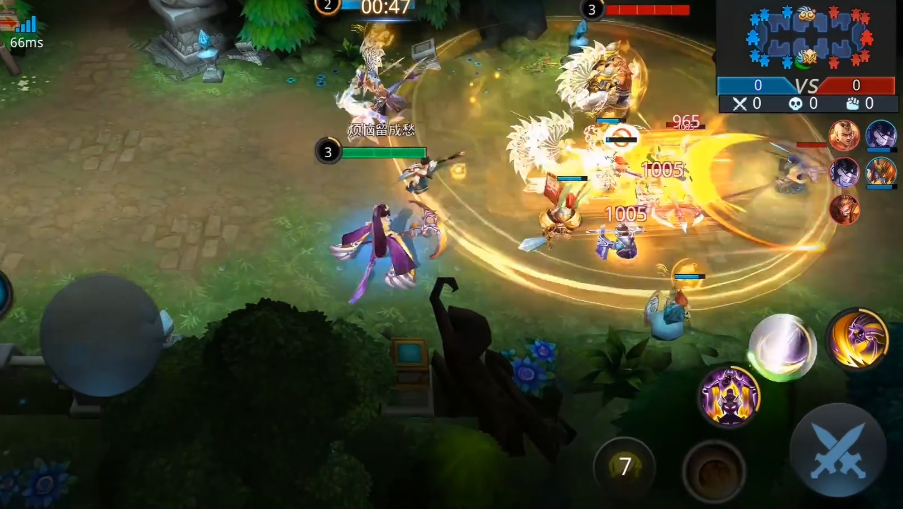Viewport: 903px width, 509px height.
Task: Cast the glowing white slash skill
Action: [x=782, y=346]
